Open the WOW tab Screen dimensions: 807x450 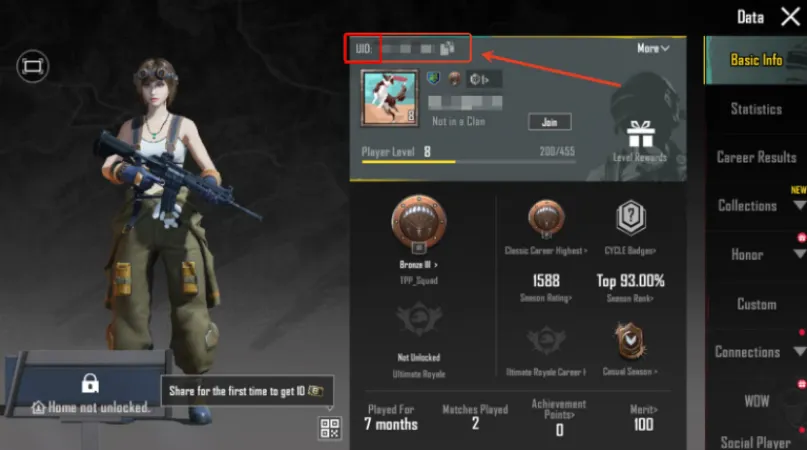coord(756,400)
